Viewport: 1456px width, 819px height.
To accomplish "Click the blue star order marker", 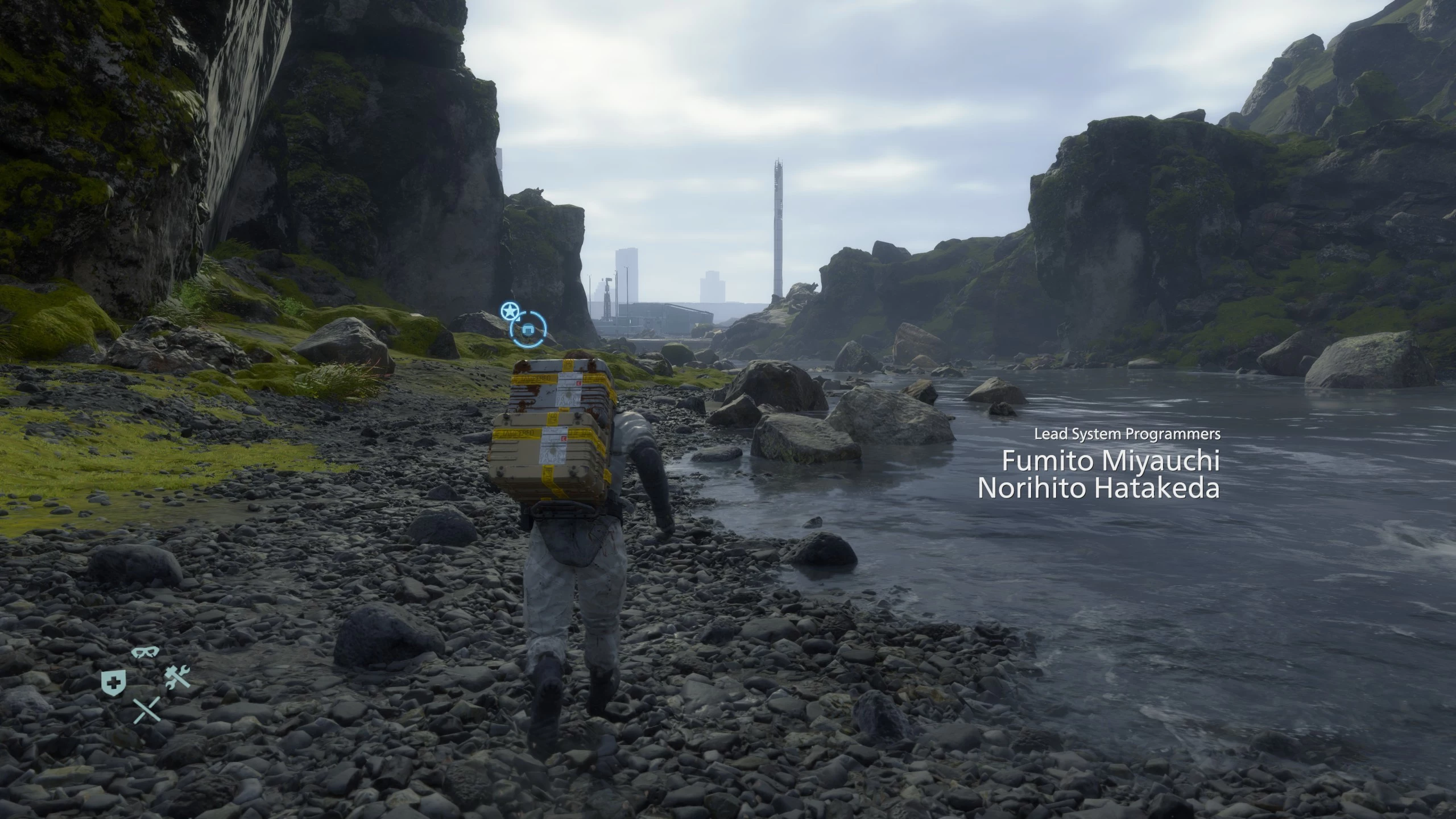I will click(510, 311).
